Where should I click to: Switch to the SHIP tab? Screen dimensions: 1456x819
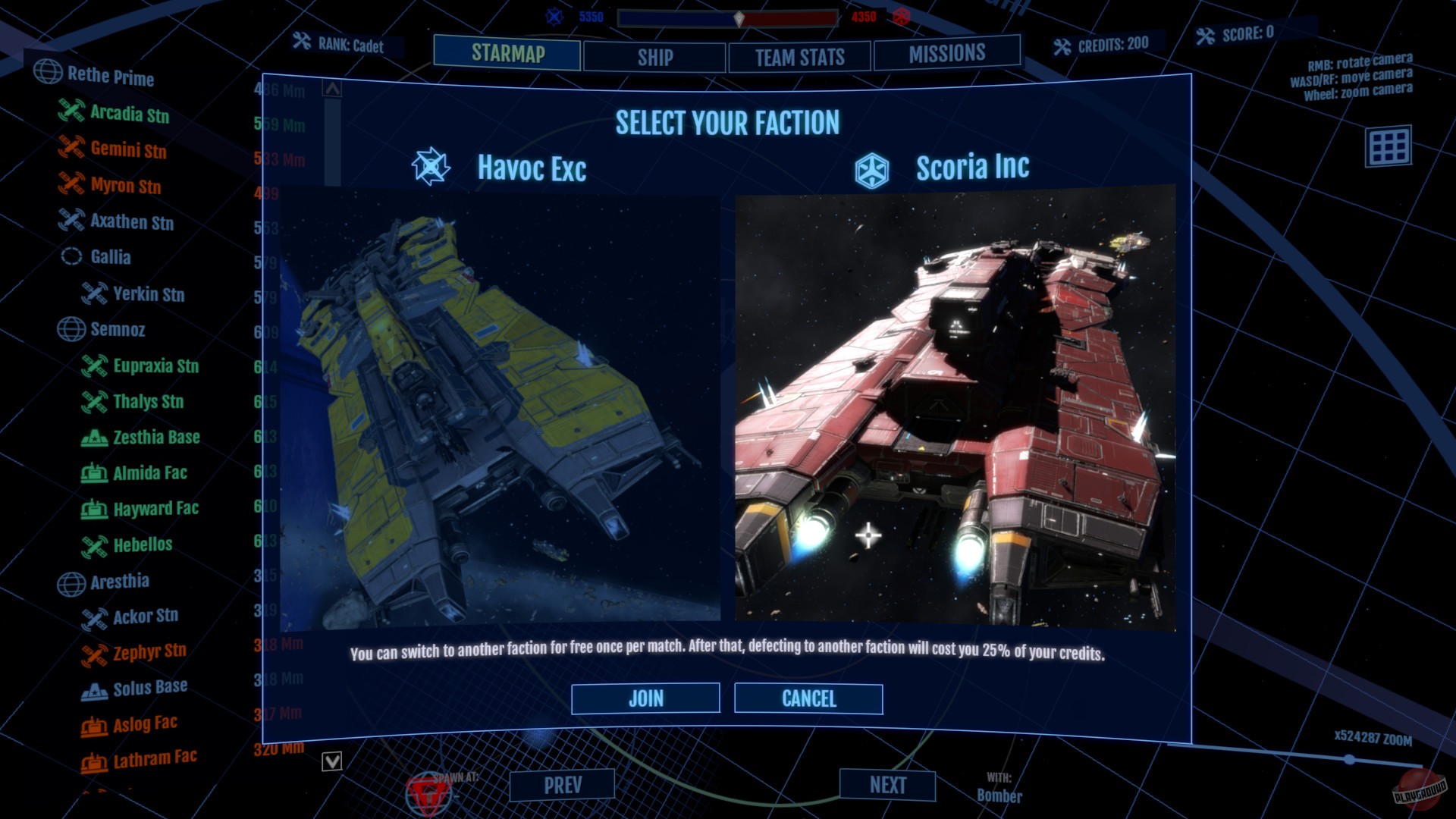(653, 56)
